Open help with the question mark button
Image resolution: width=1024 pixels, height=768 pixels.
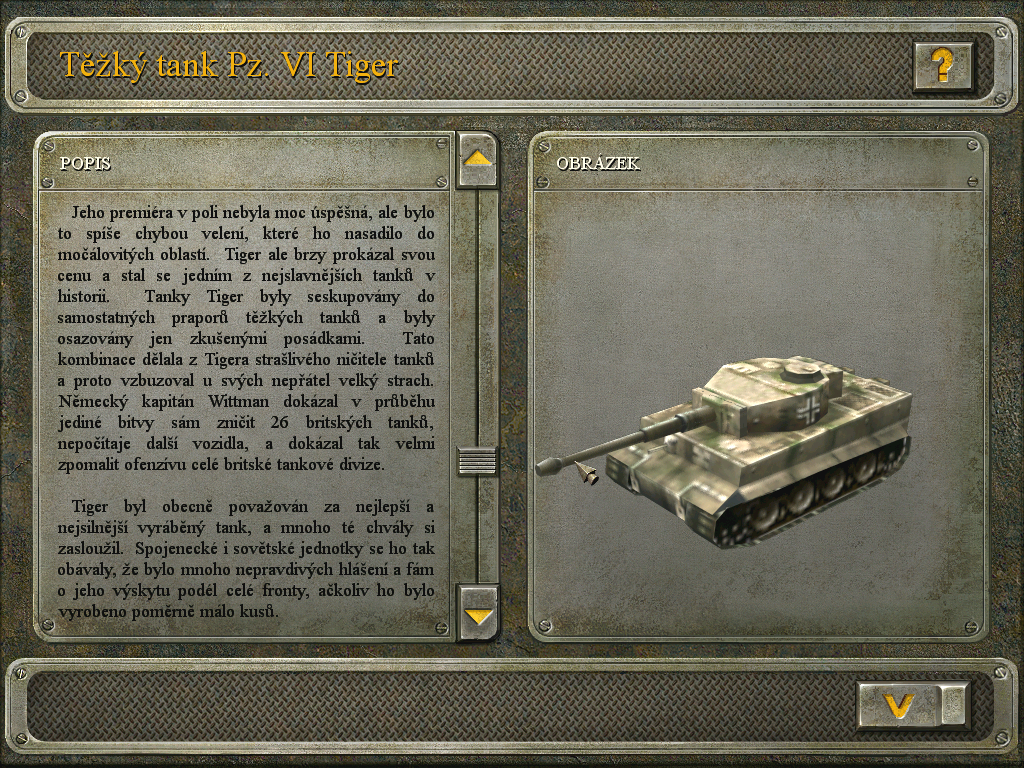tap(942, 67)
